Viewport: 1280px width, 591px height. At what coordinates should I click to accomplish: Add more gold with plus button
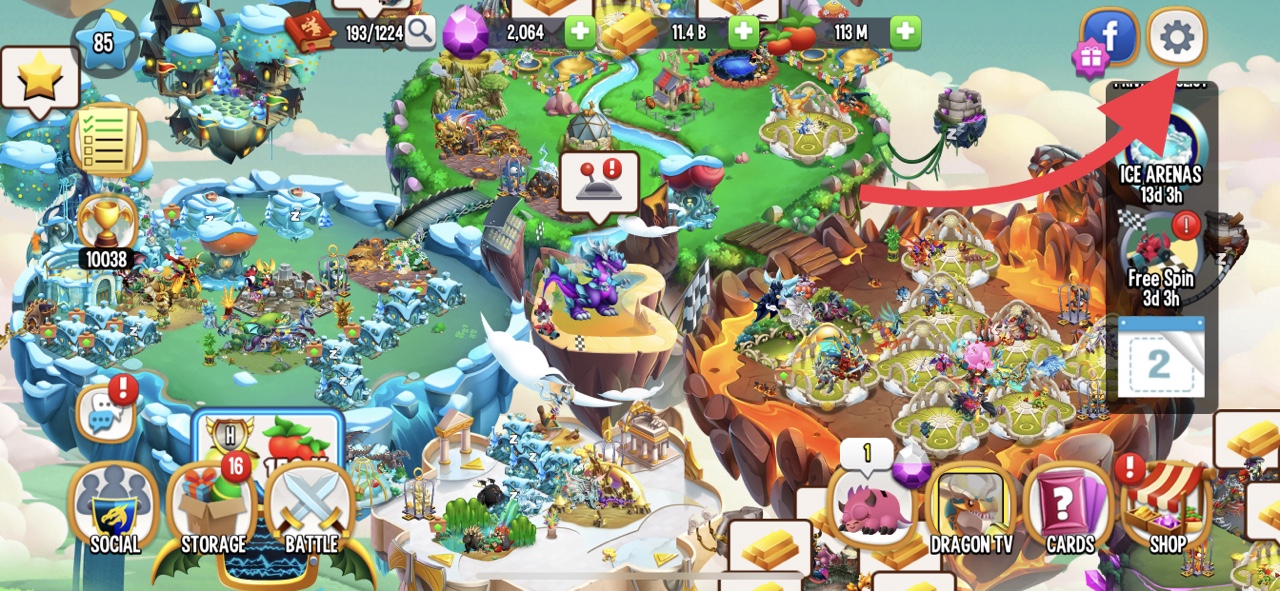point(743,32)
